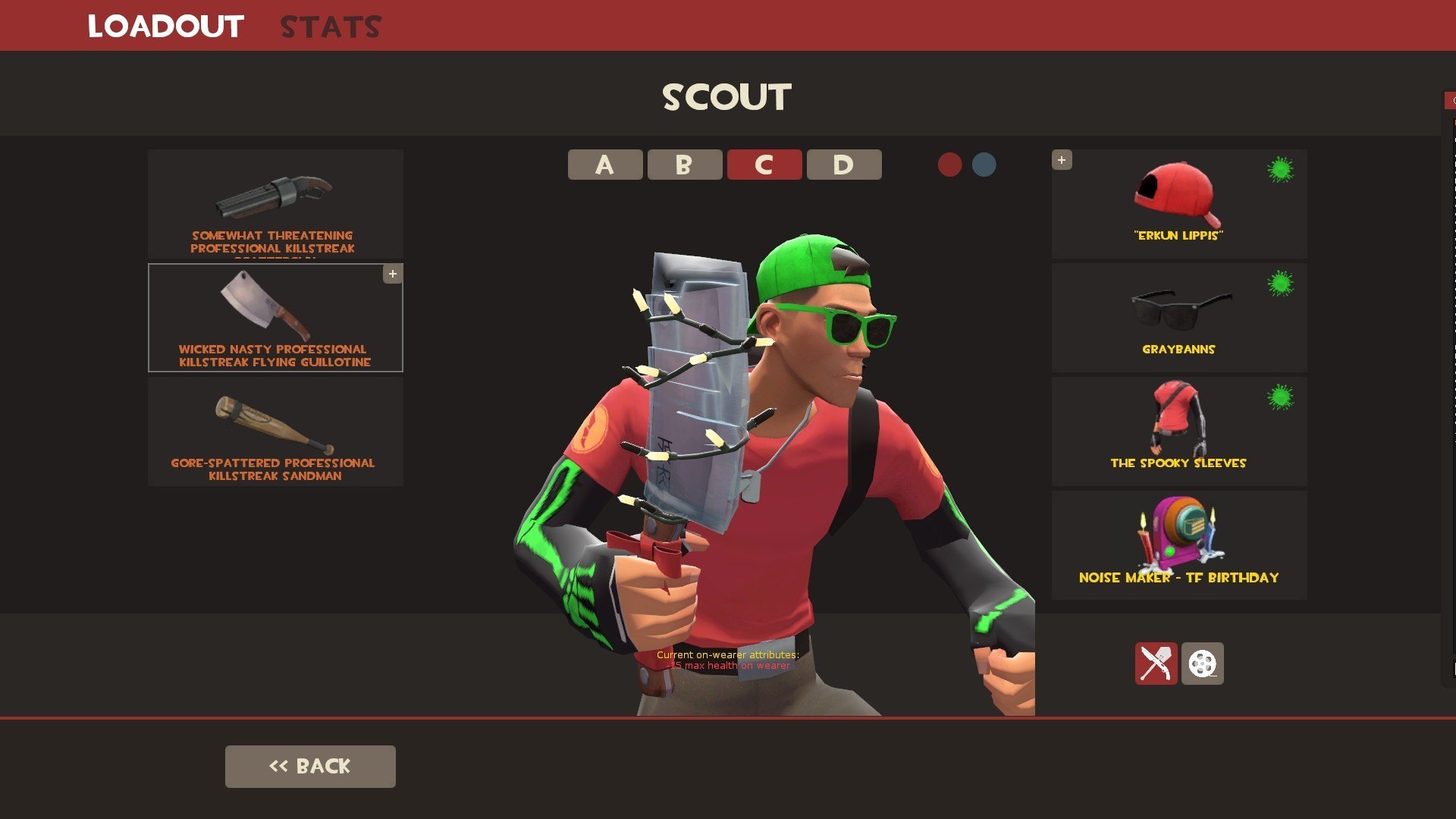This screenshot has width=1456, height=819.
Task: Choose loadout preset B
Action: 684,165
